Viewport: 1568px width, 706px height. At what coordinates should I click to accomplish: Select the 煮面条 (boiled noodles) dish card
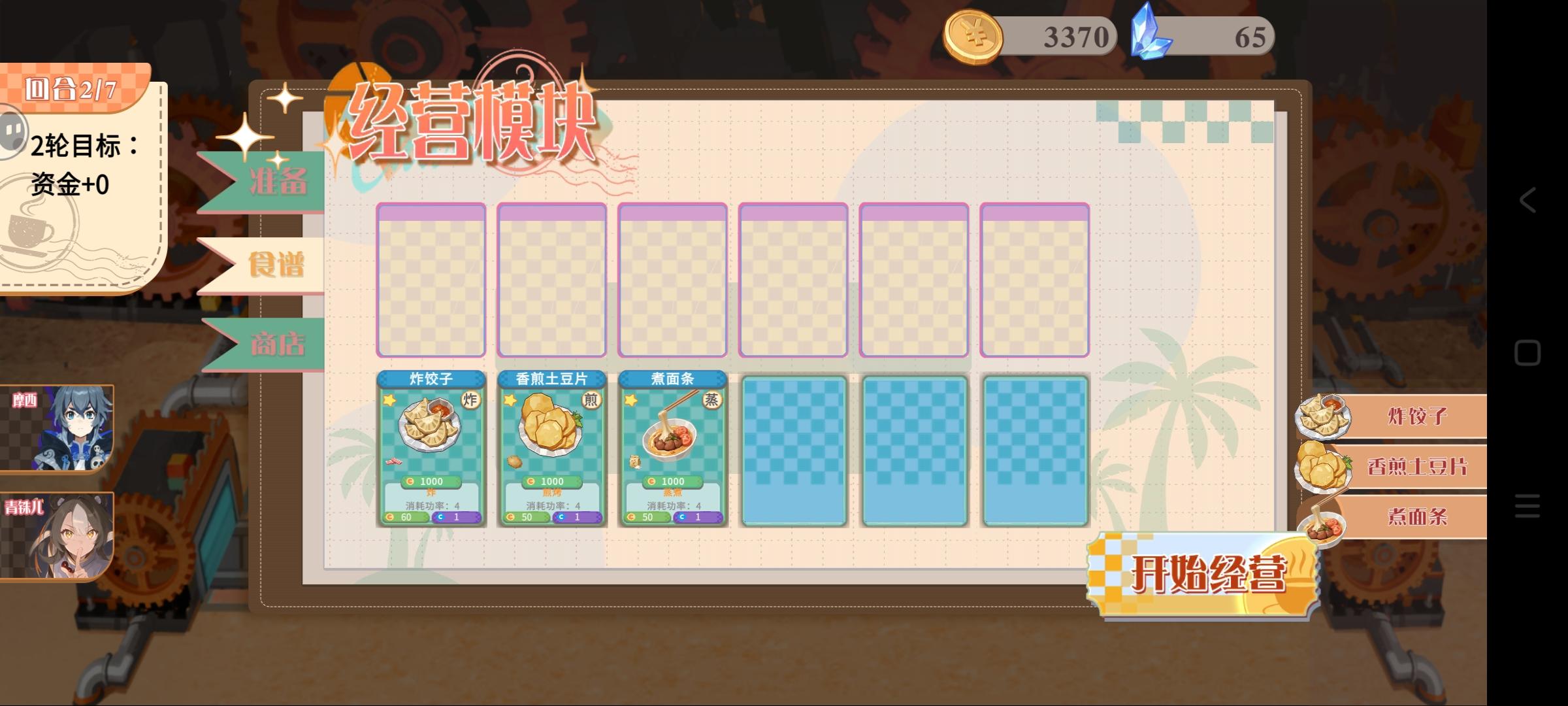[672, 451]
